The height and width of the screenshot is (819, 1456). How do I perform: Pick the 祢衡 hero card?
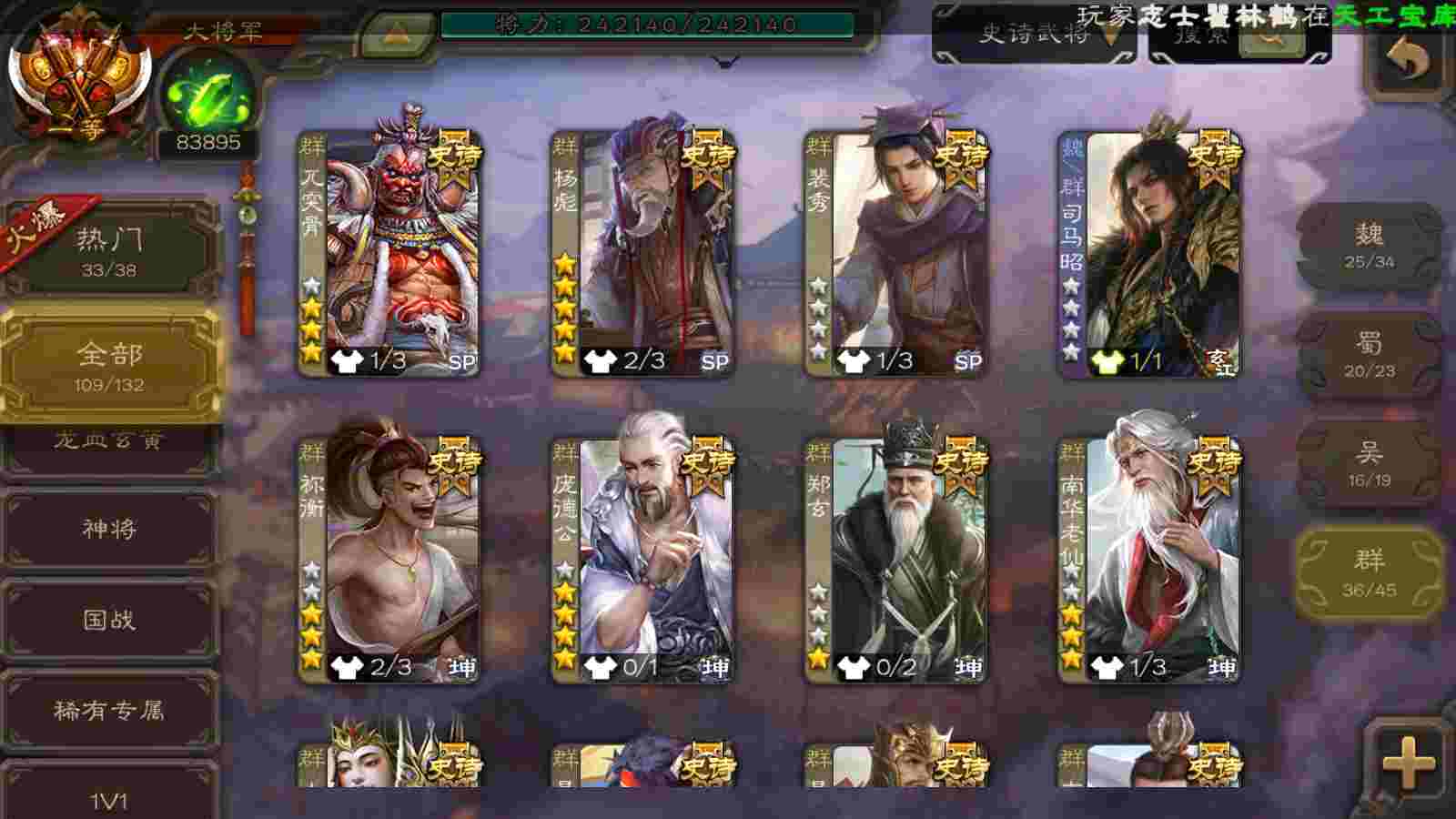click(x=389, y=560)
